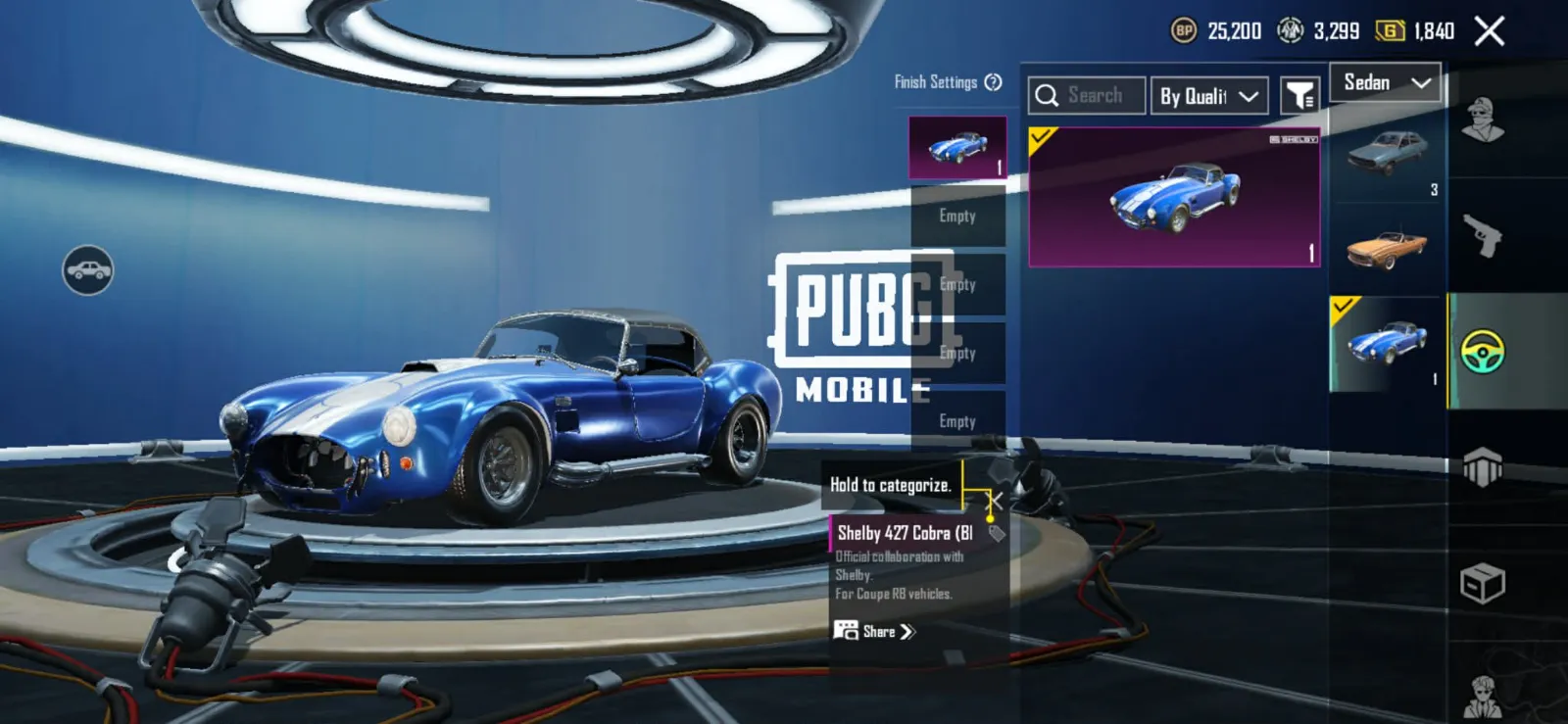Share the Shelby 427 Cobra skin
The height and width of the screenshot is (724, 1568).
[x=874, y=631]
